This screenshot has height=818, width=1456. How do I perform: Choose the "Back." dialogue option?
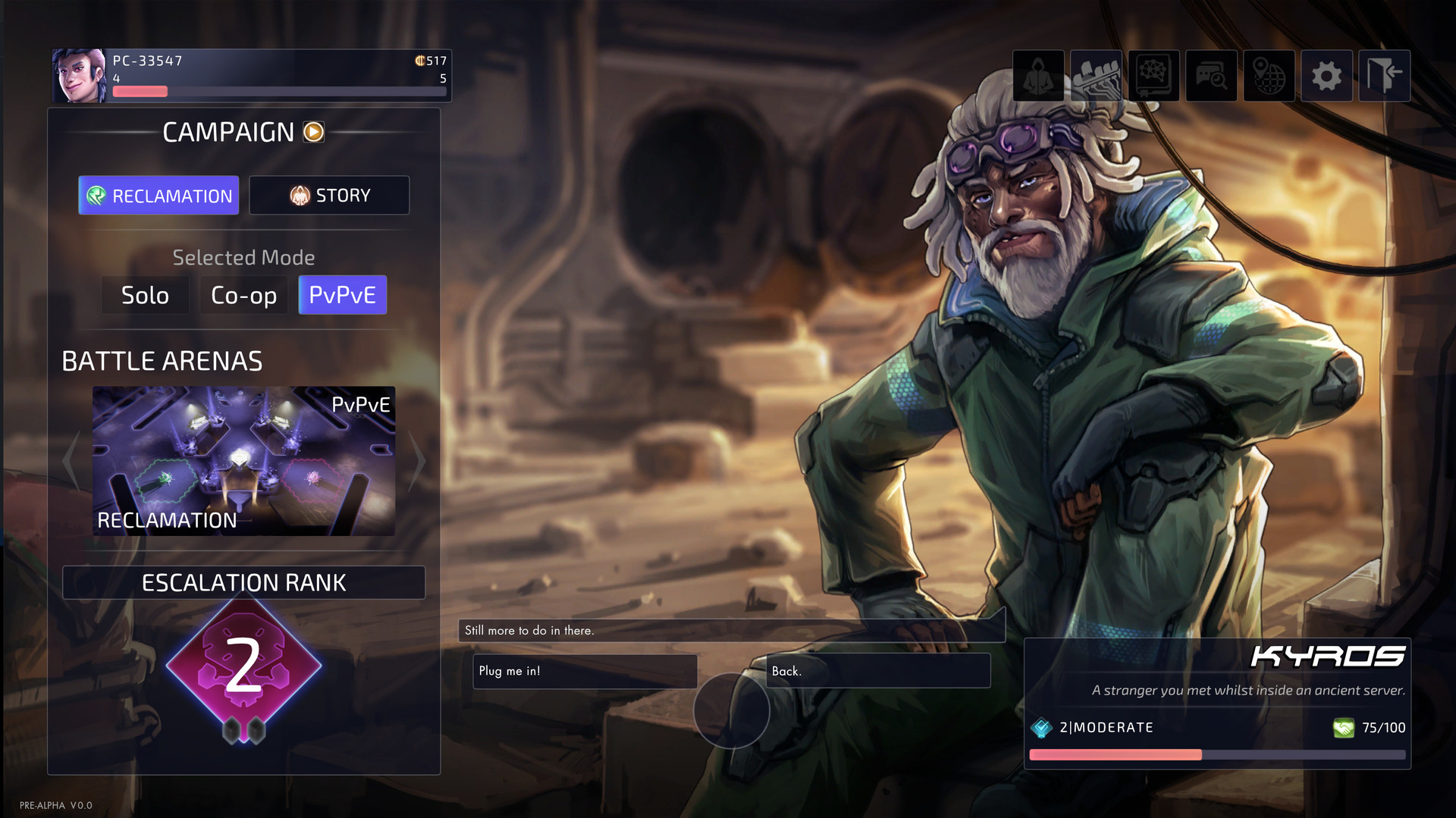point(877,671)
